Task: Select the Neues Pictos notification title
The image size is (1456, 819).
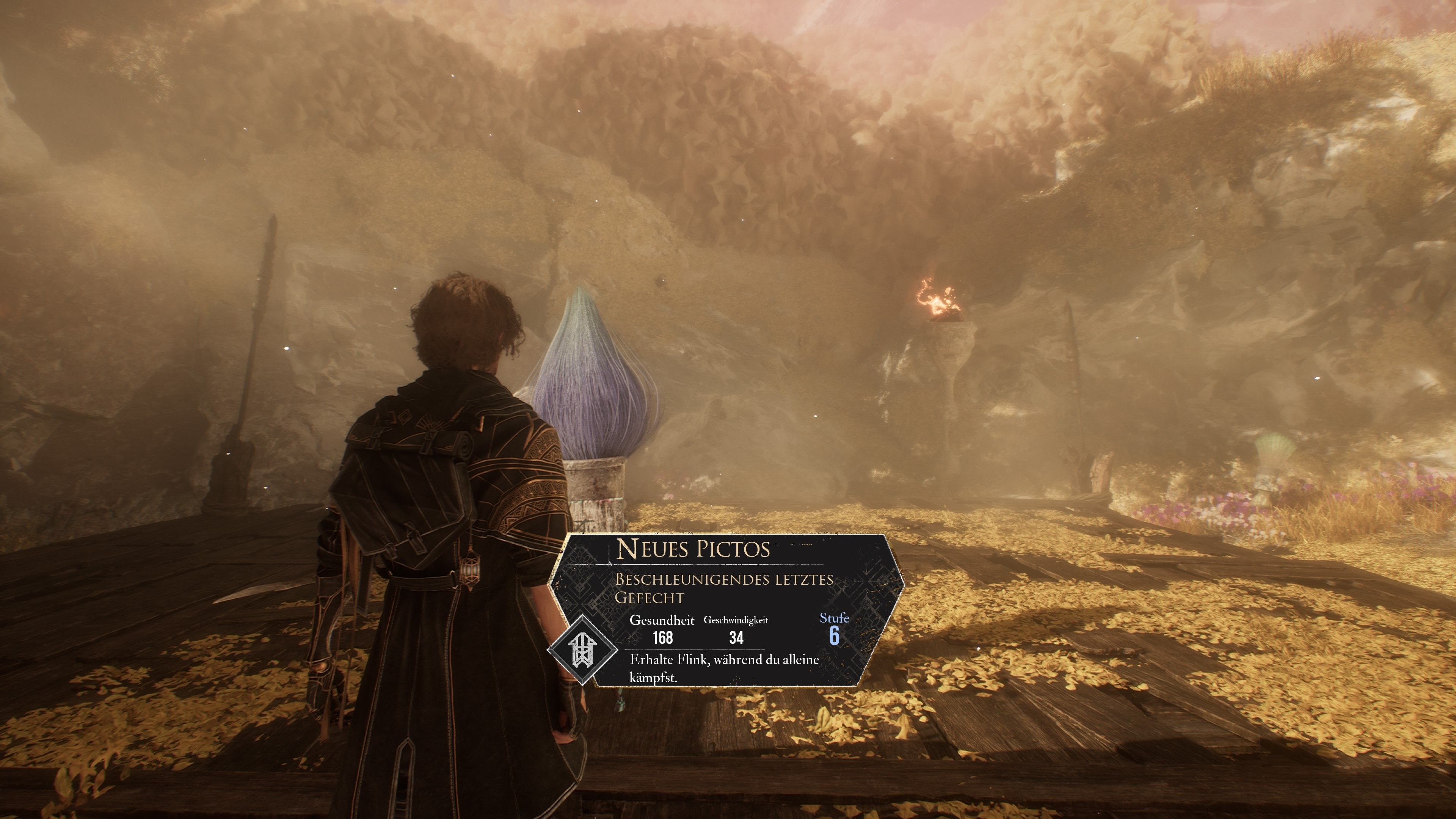Action: [693, 549]
